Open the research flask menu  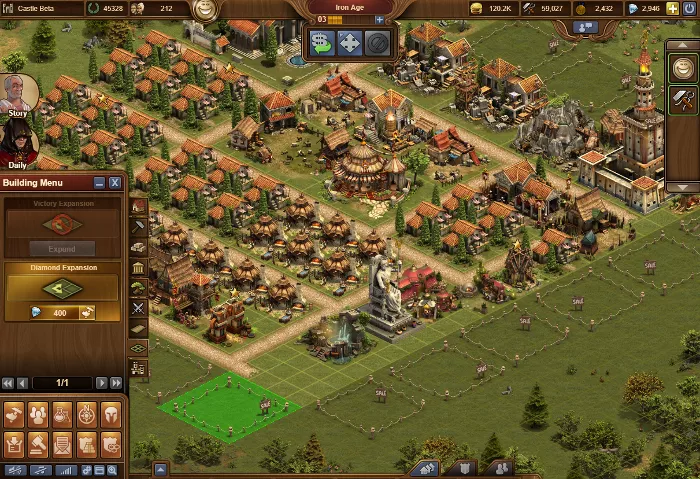point(62,413)
